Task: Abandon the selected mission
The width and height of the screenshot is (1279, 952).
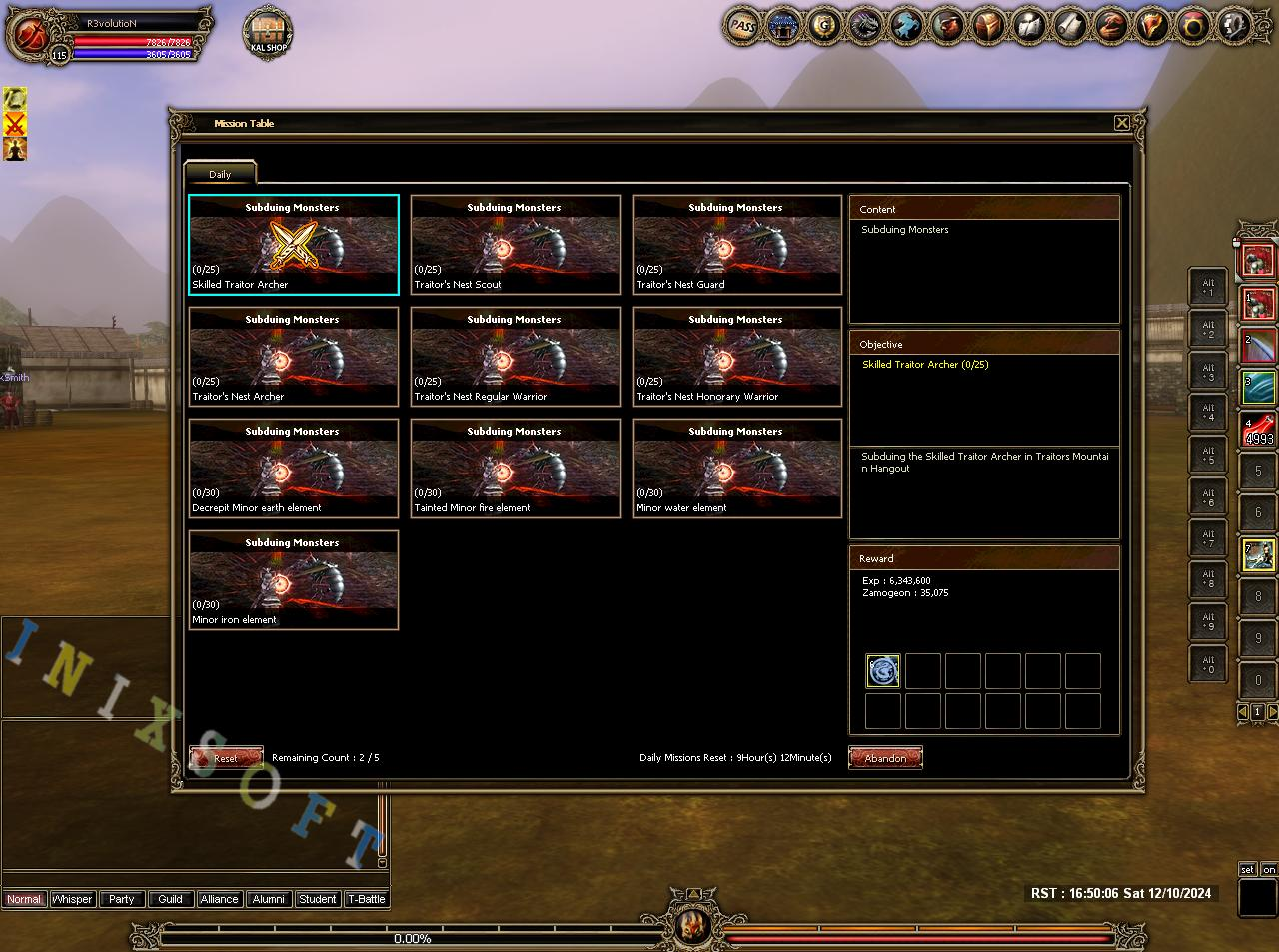Action: [885, 758]
